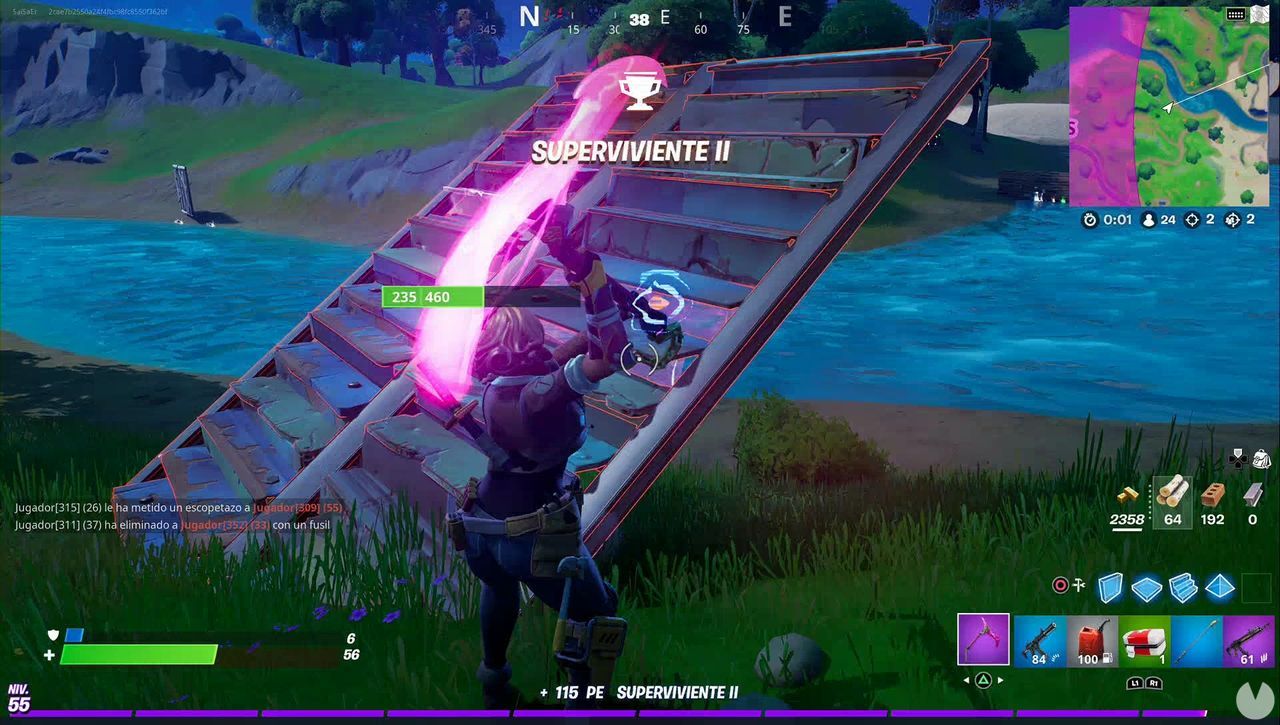This screenshot has height=725, width=1280.
Task: Select the pyramid roof build piece icon
Action: coord(1220,587)
